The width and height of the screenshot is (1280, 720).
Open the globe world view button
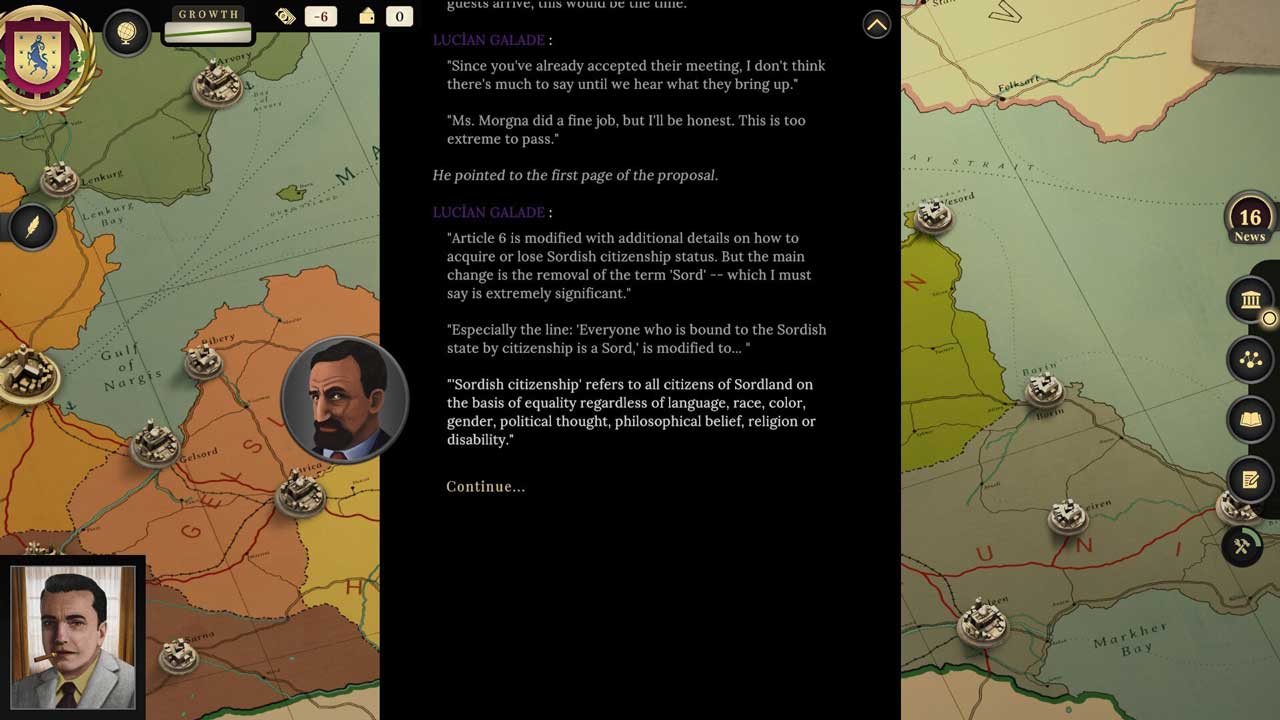coord(127,34)
